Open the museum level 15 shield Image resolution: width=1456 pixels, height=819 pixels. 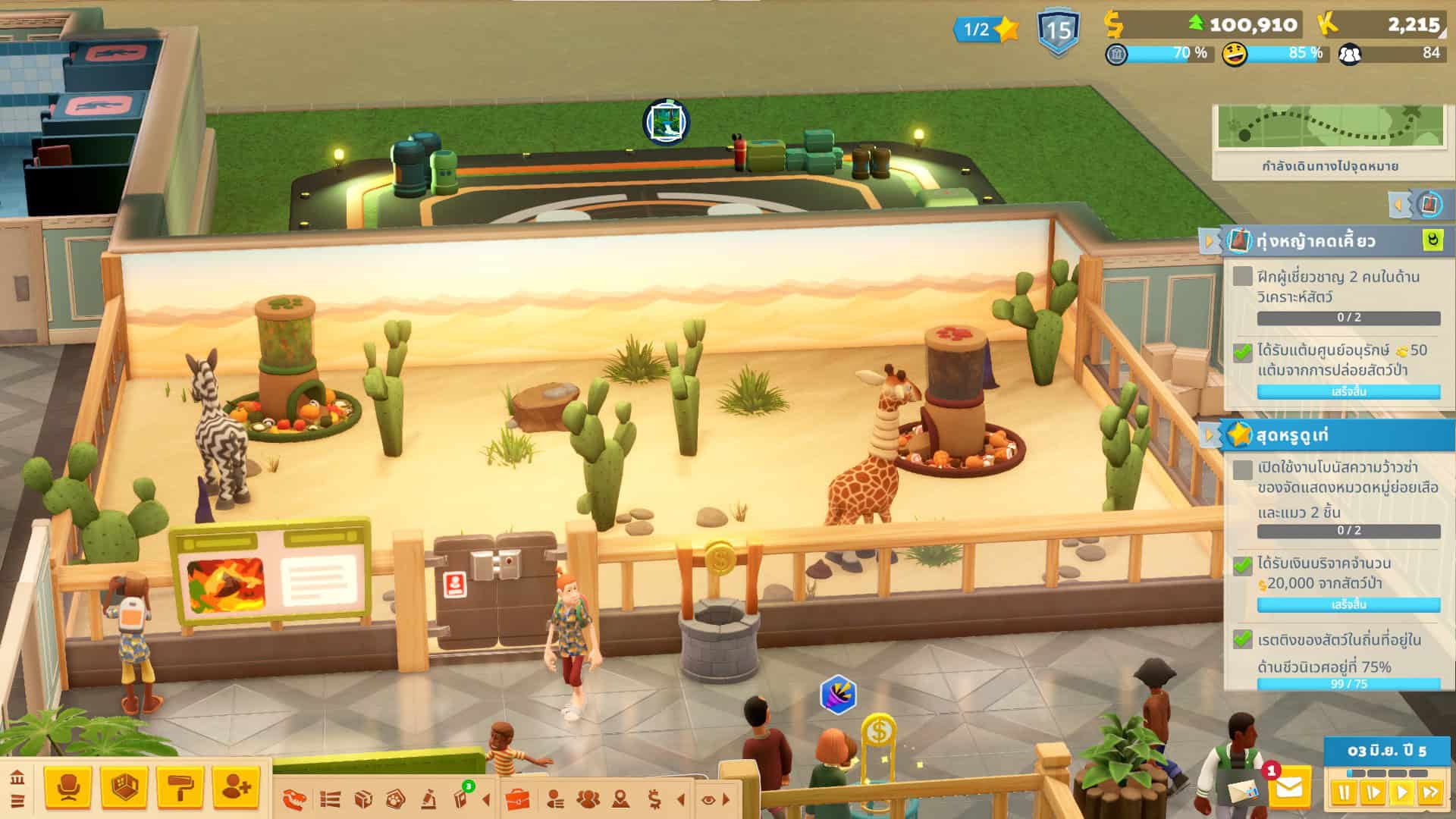tap(1058, 32)
